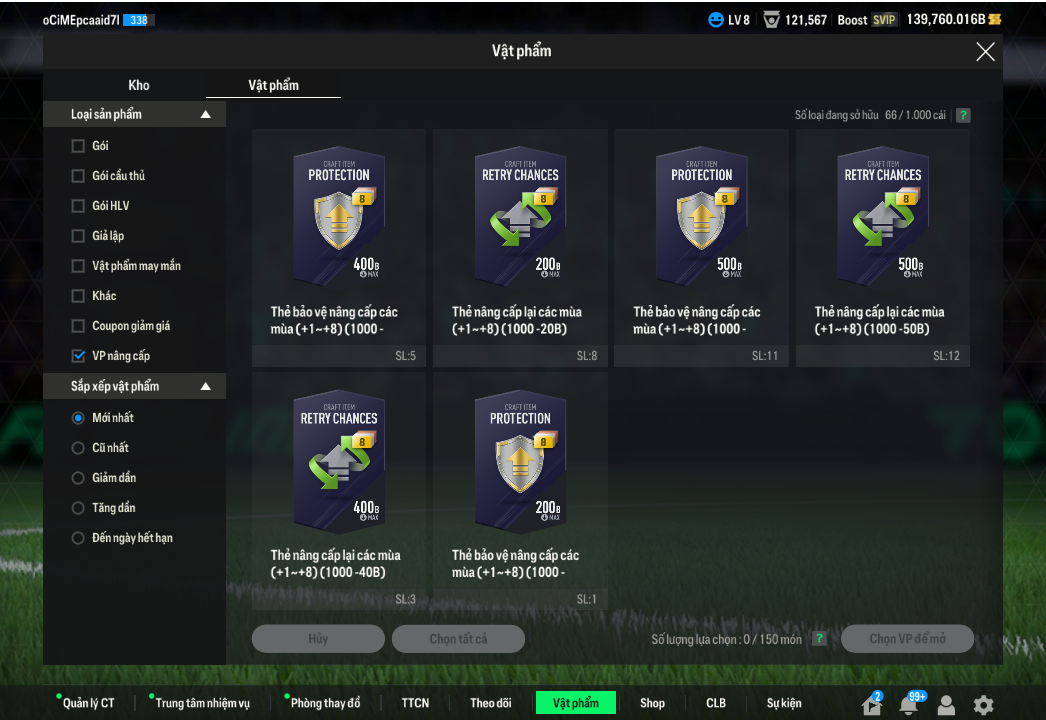Close the Vật phẩm window
Screen dimensions: 1046x720
[985, 52]
